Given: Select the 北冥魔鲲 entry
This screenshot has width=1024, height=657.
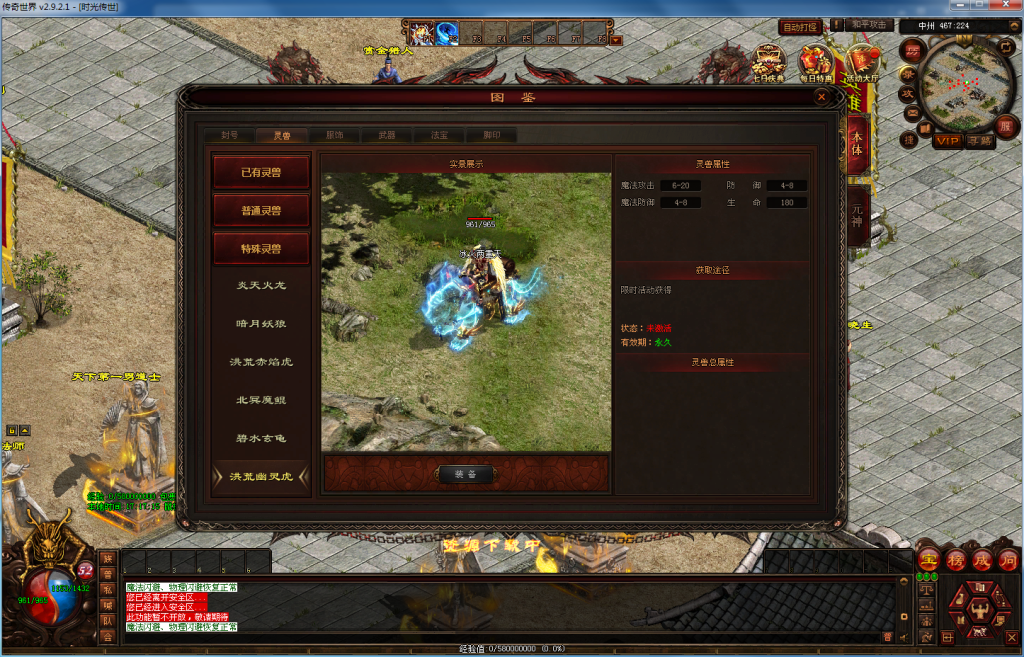Looking at the screenshot, I should (260, 400).
